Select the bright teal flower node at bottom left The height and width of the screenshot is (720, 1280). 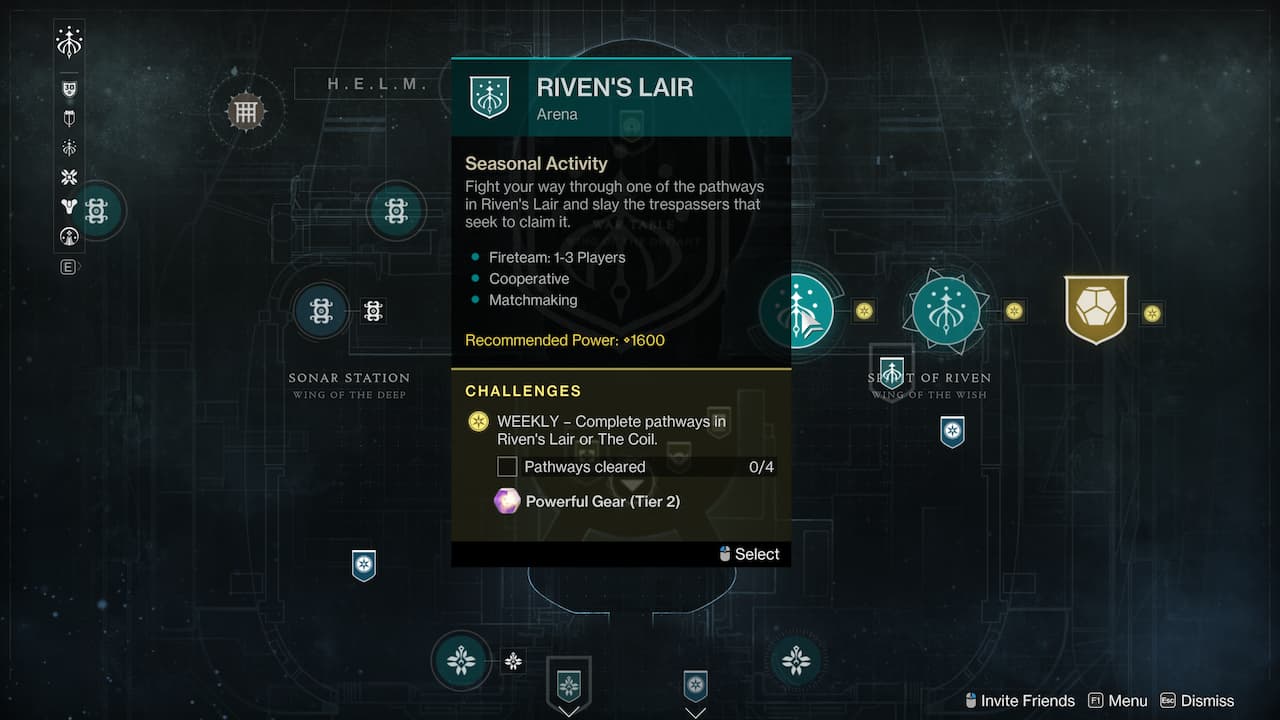[x=461, y=661]
